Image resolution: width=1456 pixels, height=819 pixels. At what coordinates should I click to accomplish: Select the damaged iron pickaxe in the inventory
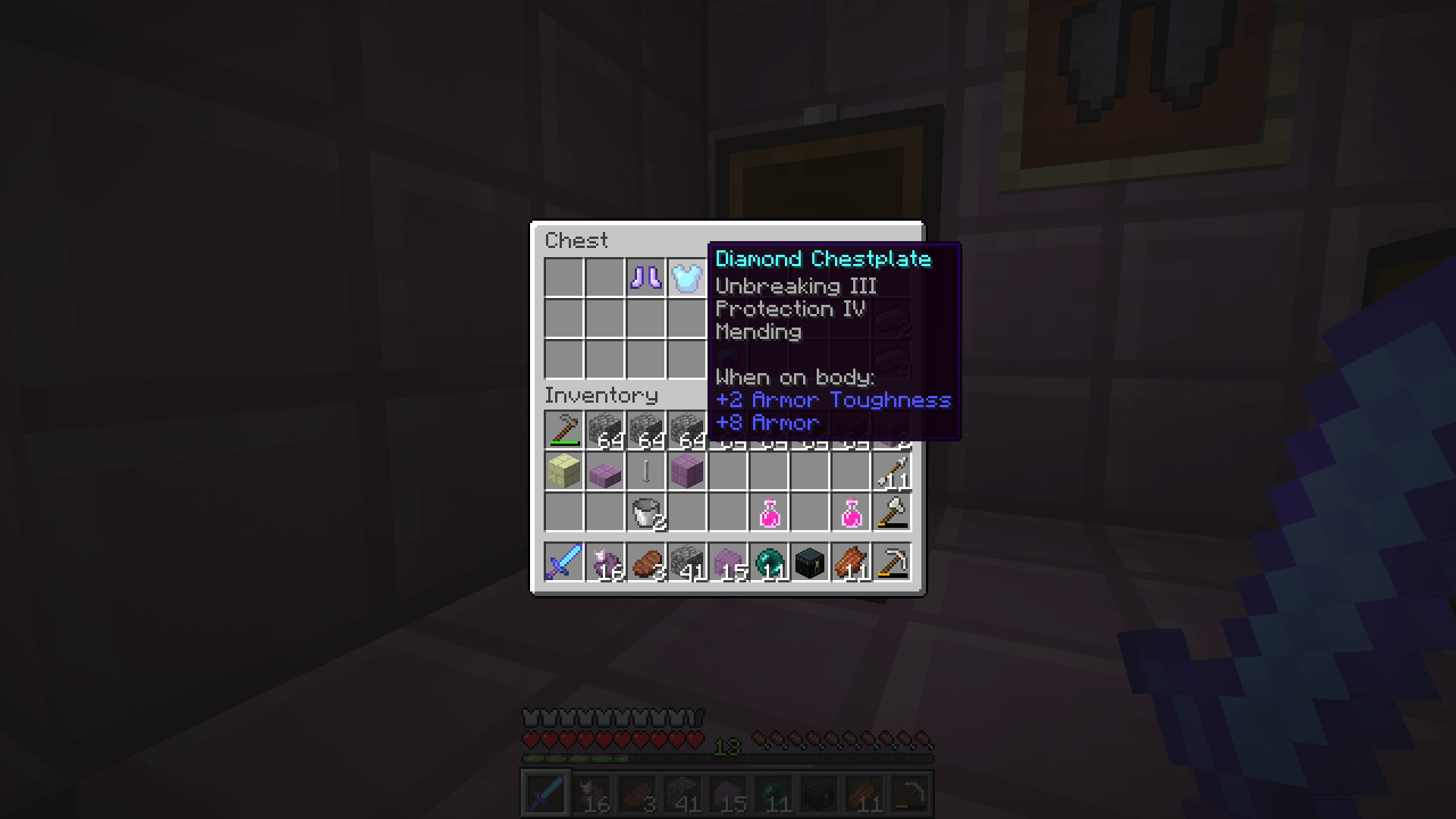click(563, 428)
